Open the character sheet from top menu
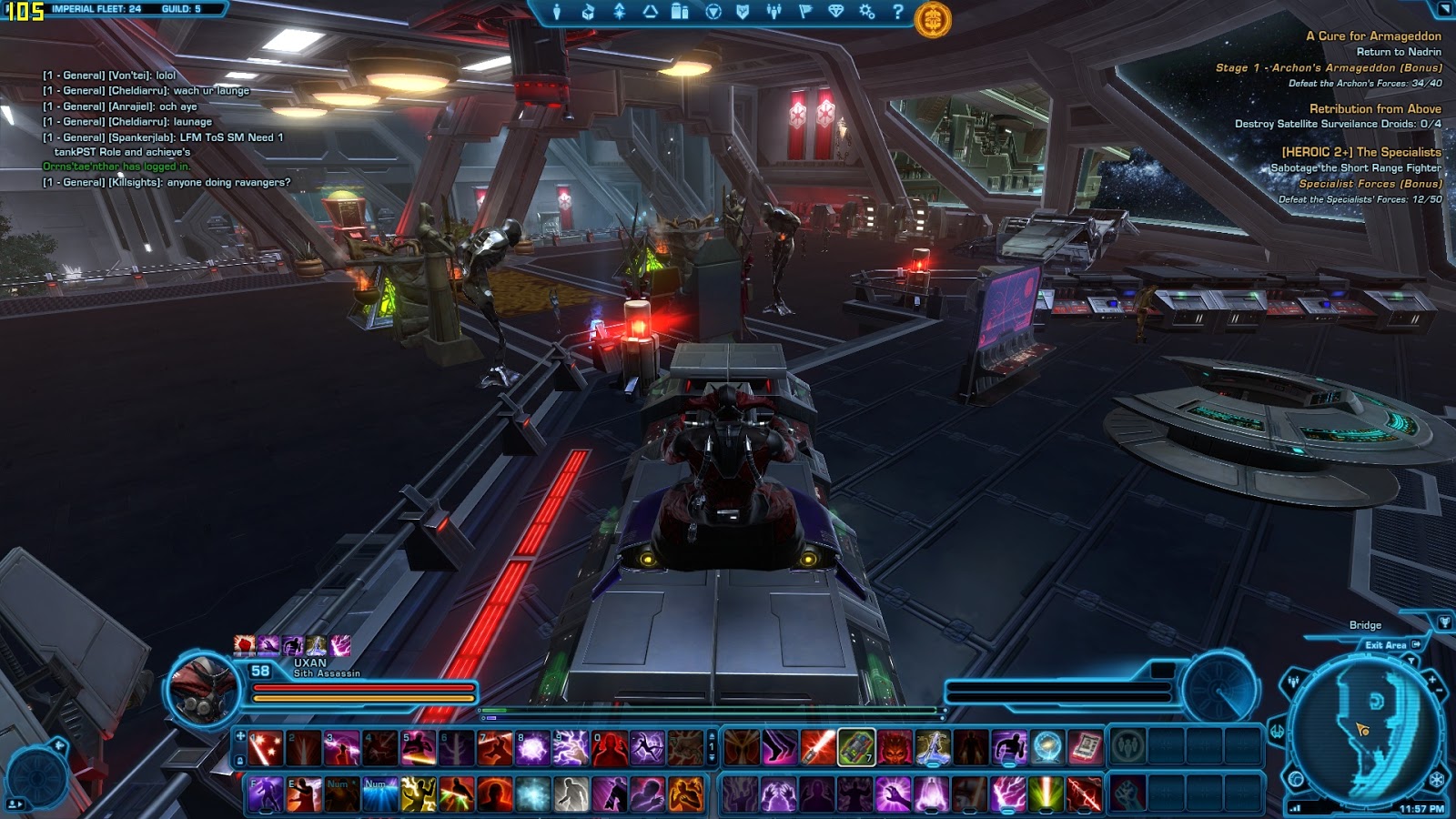This screenshot has height=819, width=1456. [x=557, y=12]
